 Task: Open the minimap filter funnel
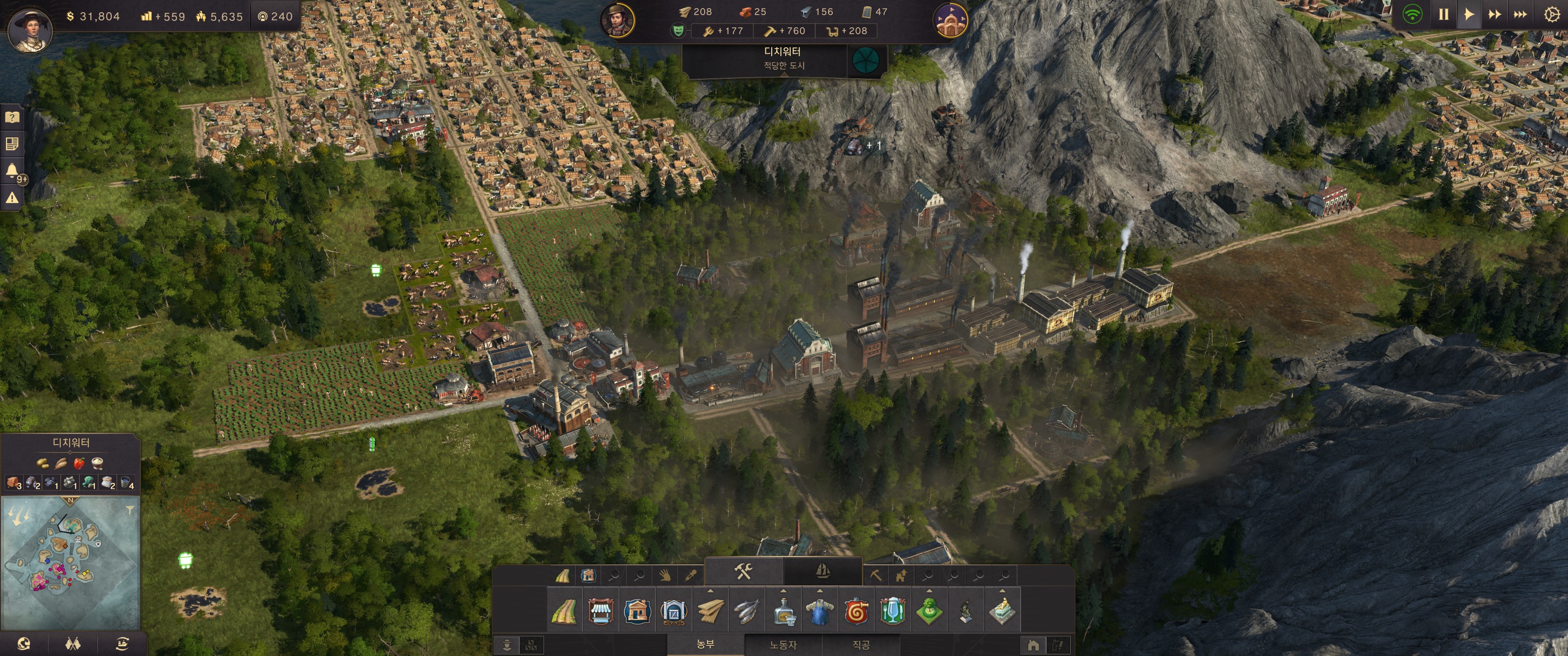point(129,511)
